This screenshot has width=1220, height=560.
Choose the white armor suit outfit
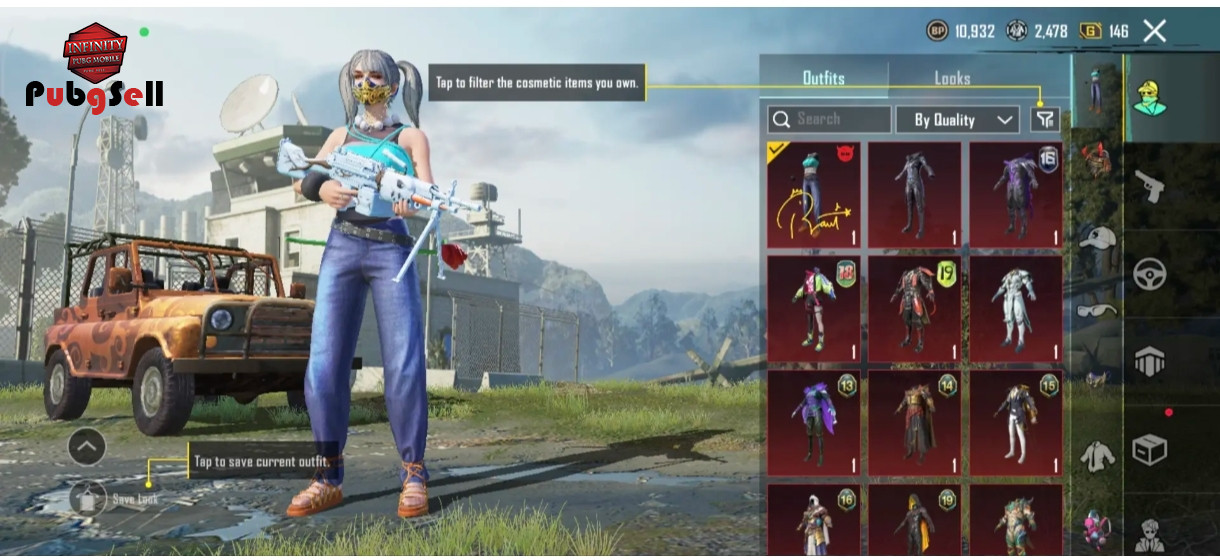[x=1015, y=308]
